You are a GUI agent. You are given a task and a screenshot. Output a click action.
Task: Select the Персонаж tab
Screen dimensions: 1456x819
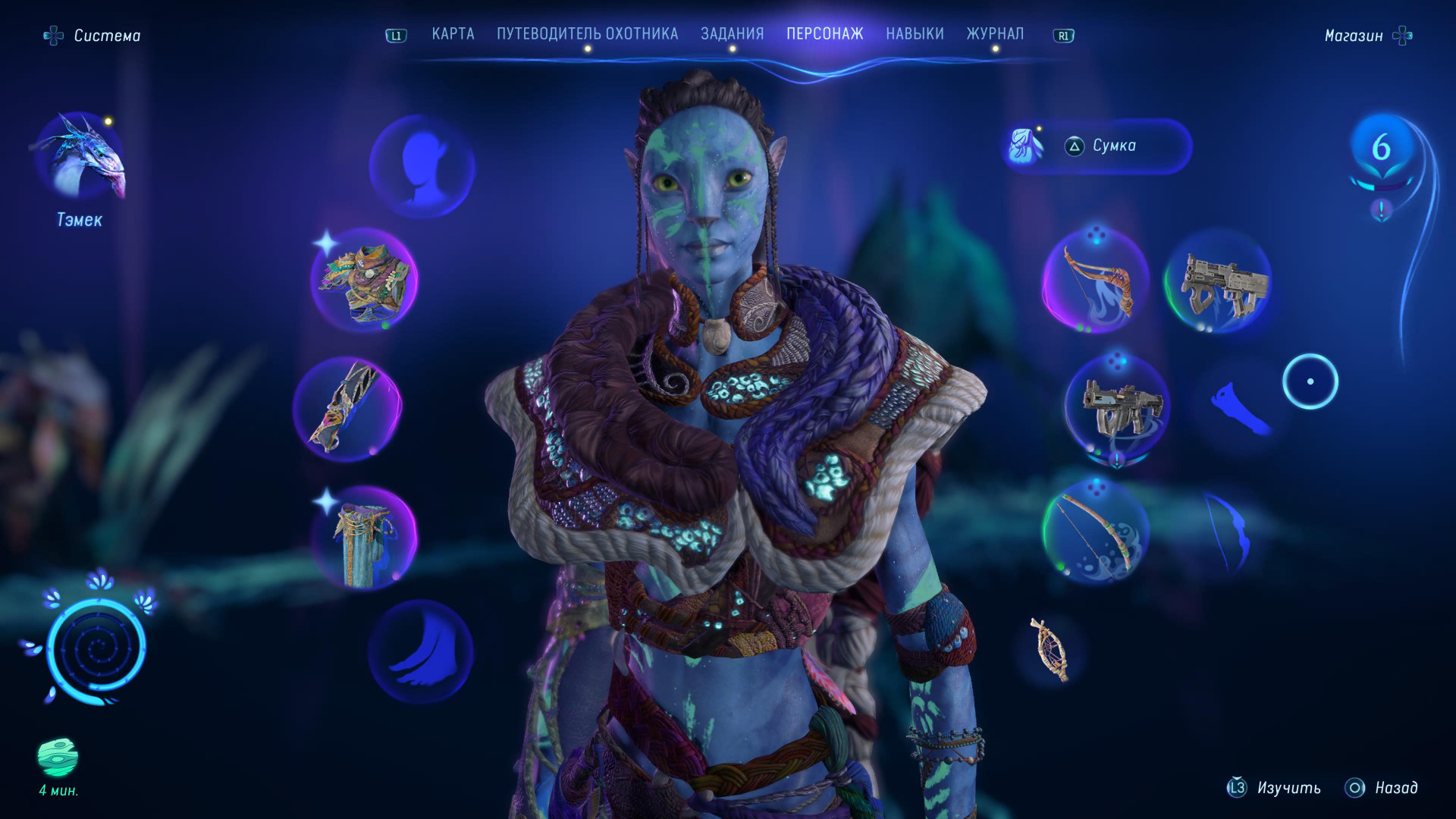[x=824, y=34]
